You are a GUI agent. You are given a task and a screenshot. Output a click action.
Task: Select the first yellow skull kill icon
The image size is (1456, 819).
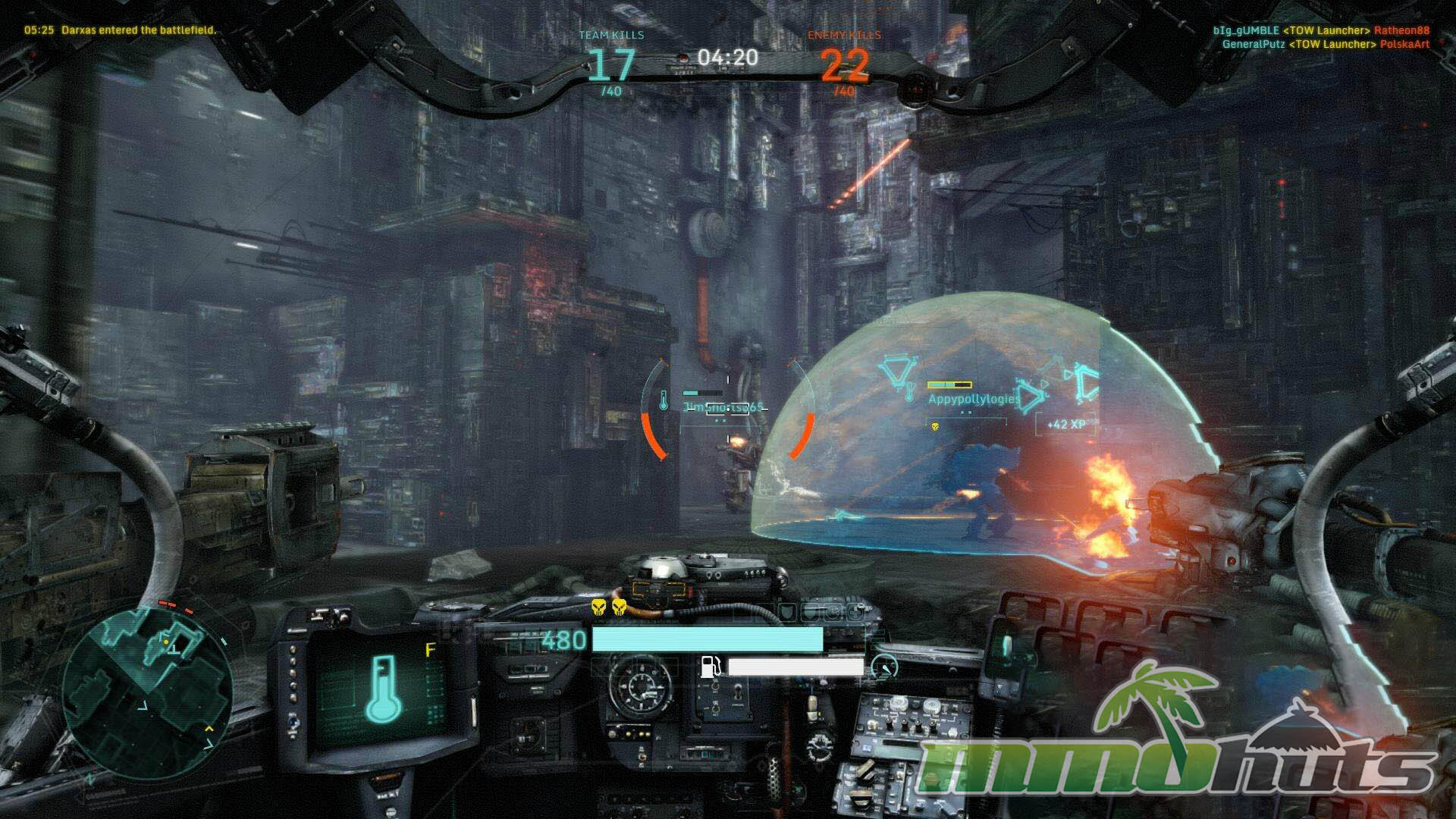(x=599, y=607)
